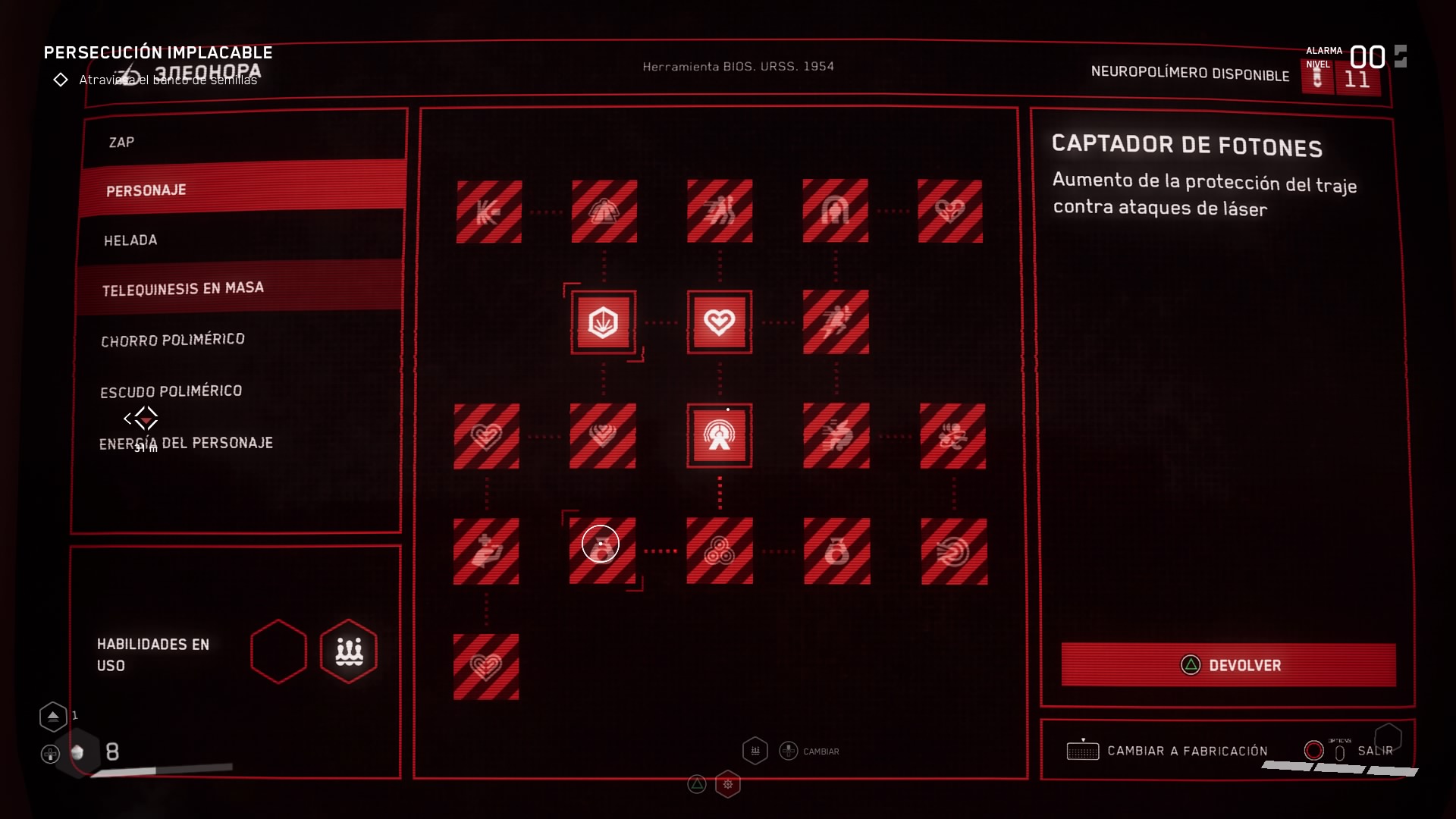
Task: Switch to fabrication with CAMBIAR A FABRICACIÓN
Action: [1187, 751]
